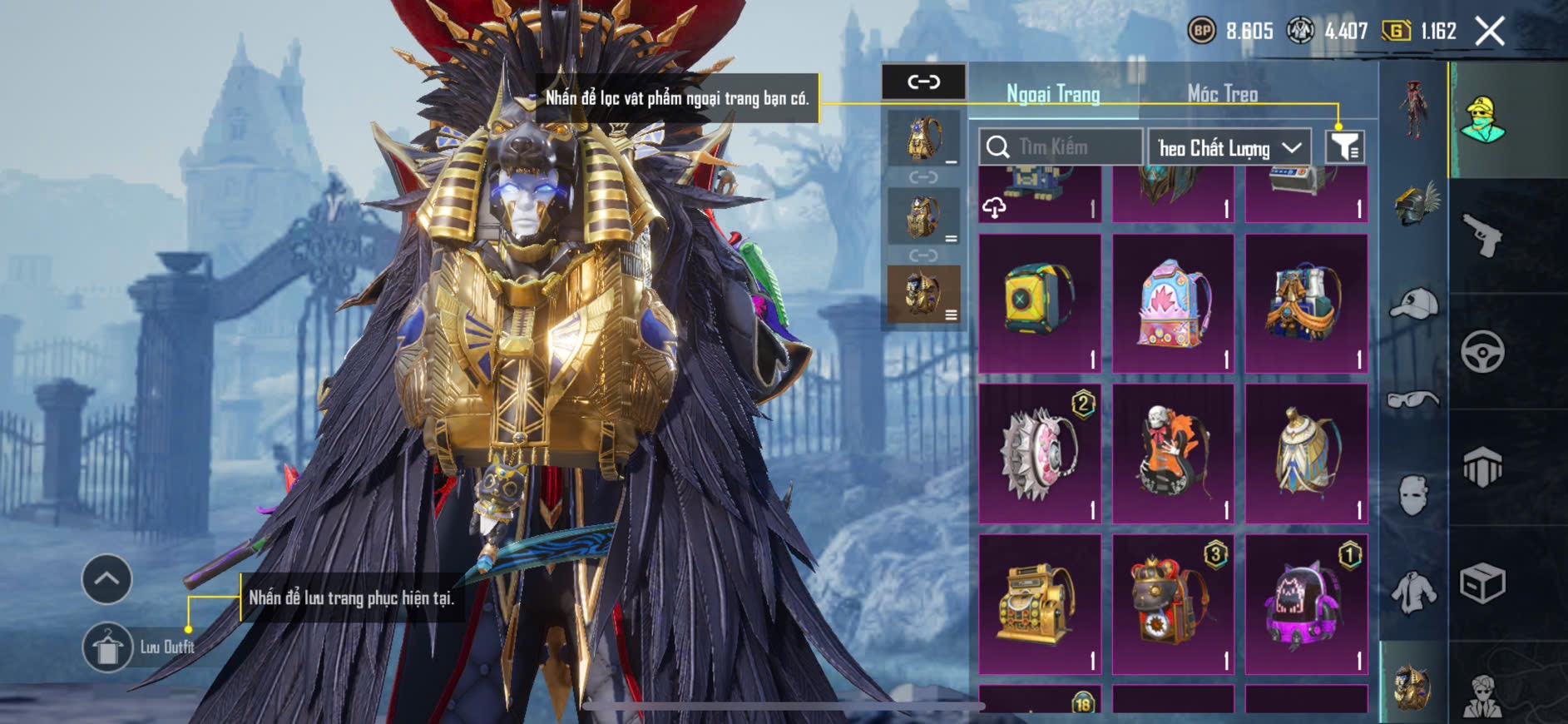Pick the spiked pink donut backpack
This screenshot has height=724, width=1568.
click(1040, 454)
